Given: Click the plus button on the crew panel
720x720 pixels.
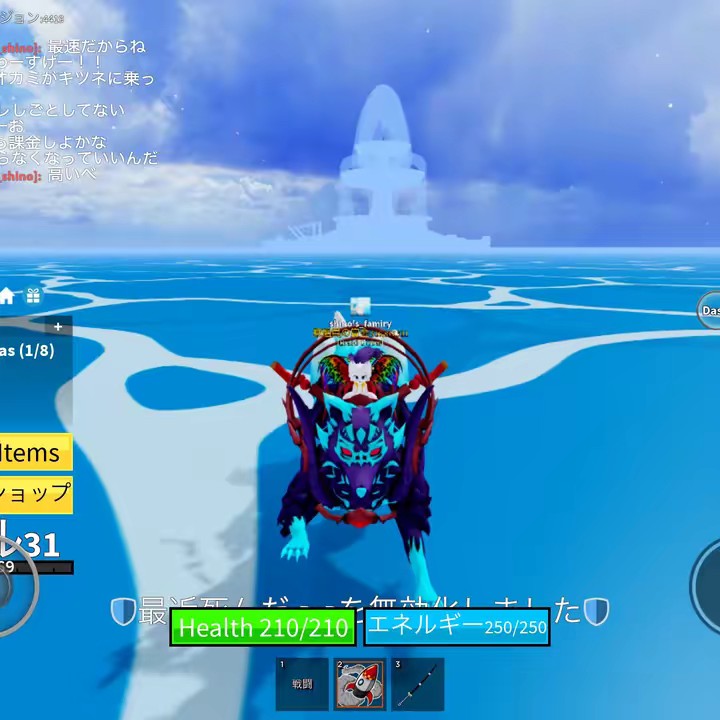Looking at the screenshot, I should click(58, 327).
